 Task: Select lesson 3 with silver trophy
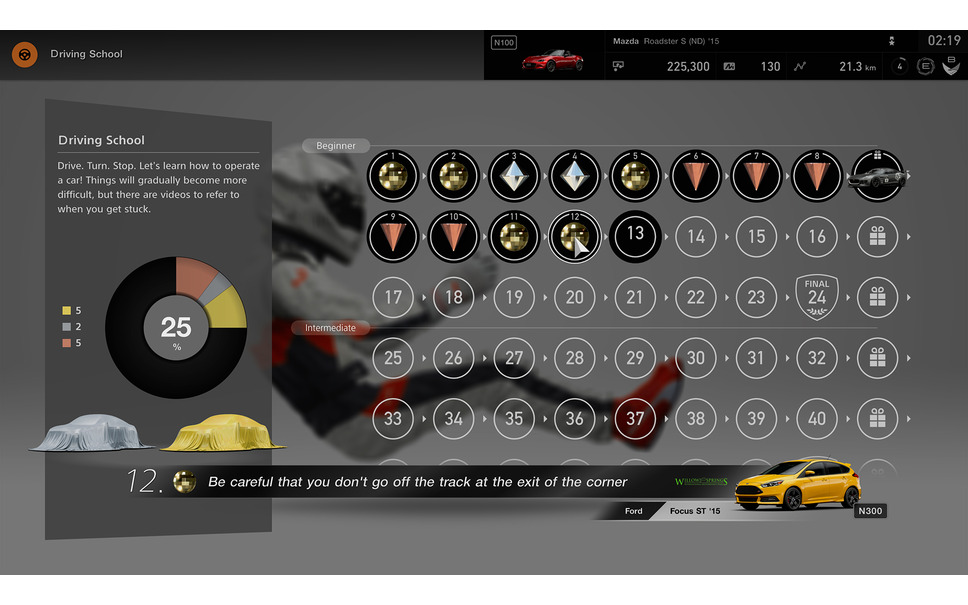514,176
